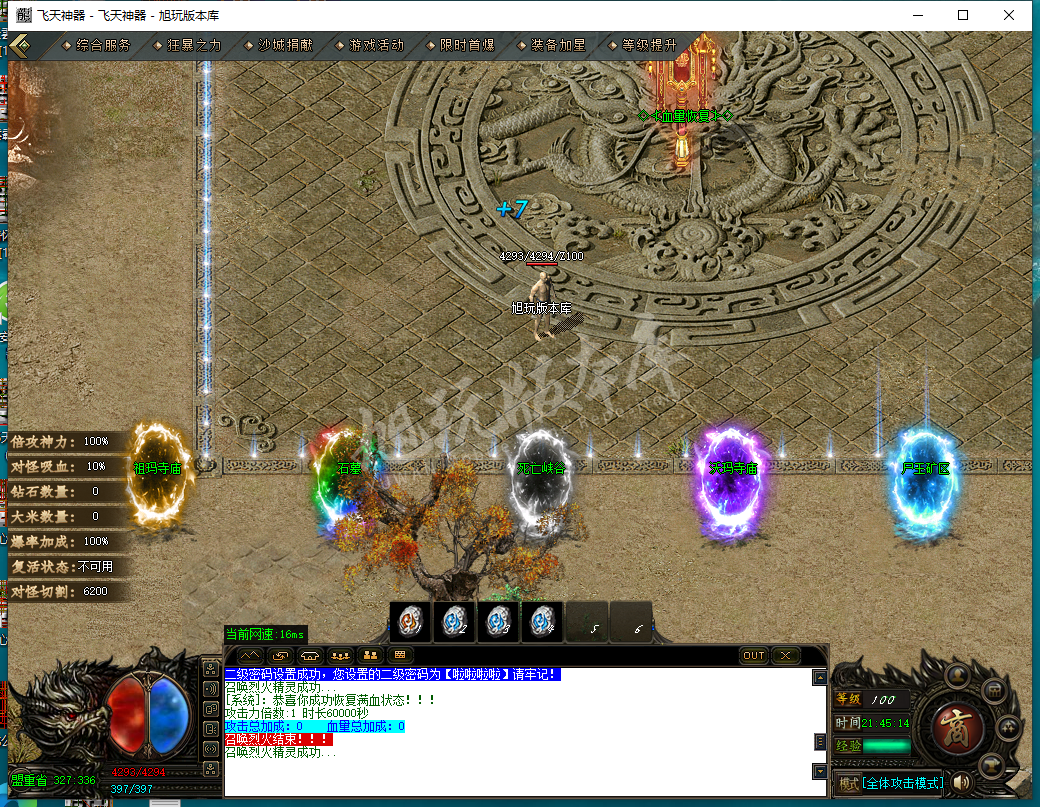The width and height of the screenshot is (1040, 807).
Task: Open the 游戏活动 menu
Action: pos(376,45)
